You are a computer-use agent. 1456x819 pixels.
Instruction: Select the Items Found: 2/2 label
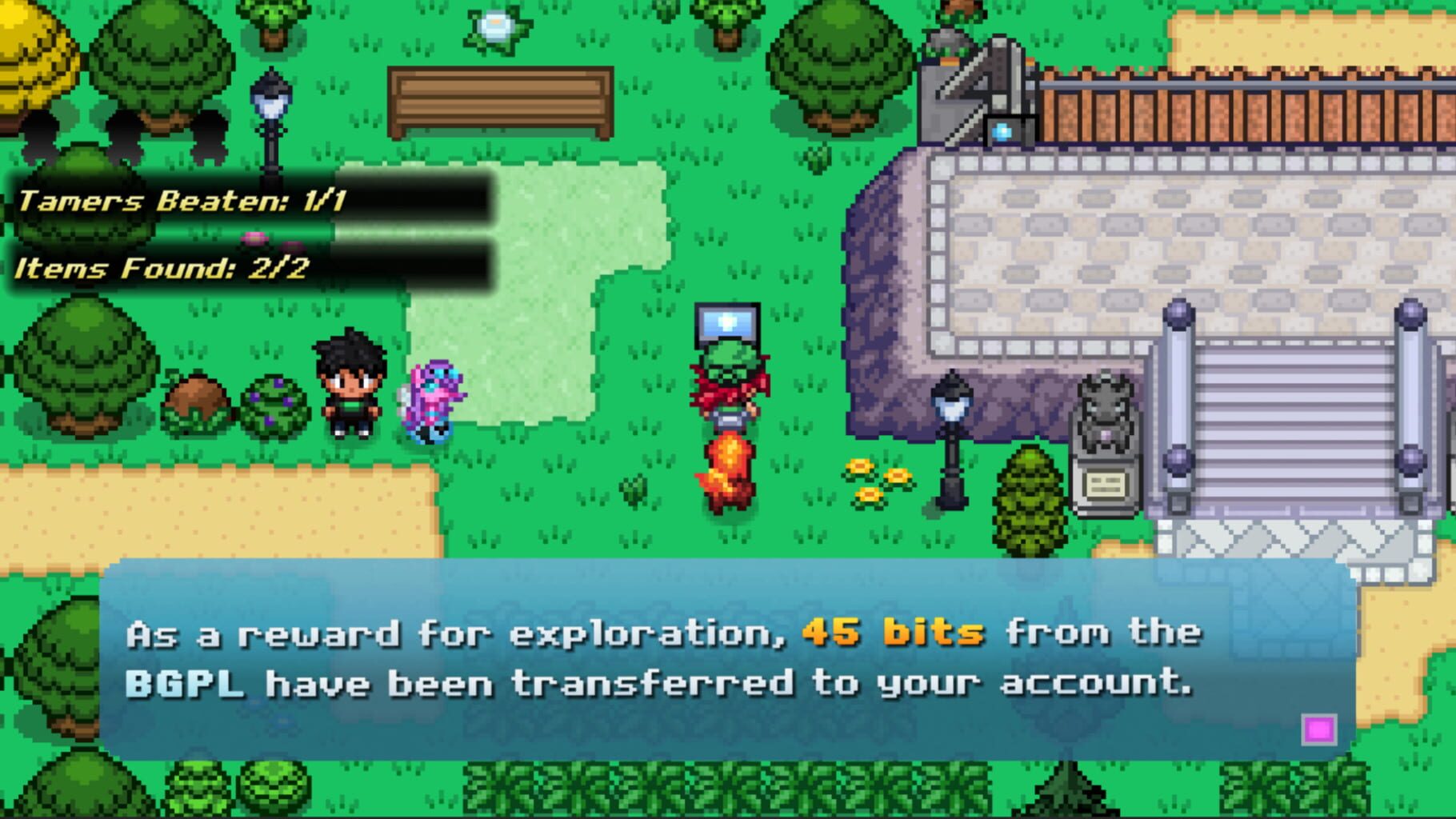point(160,270)
